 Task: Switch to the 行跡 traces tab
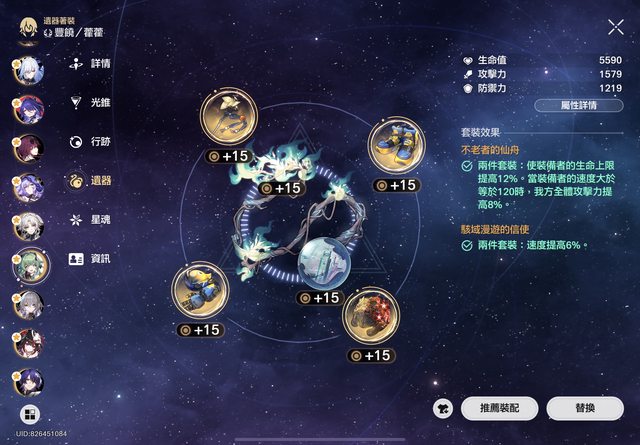pyautogui.click(x=90, y=141)
